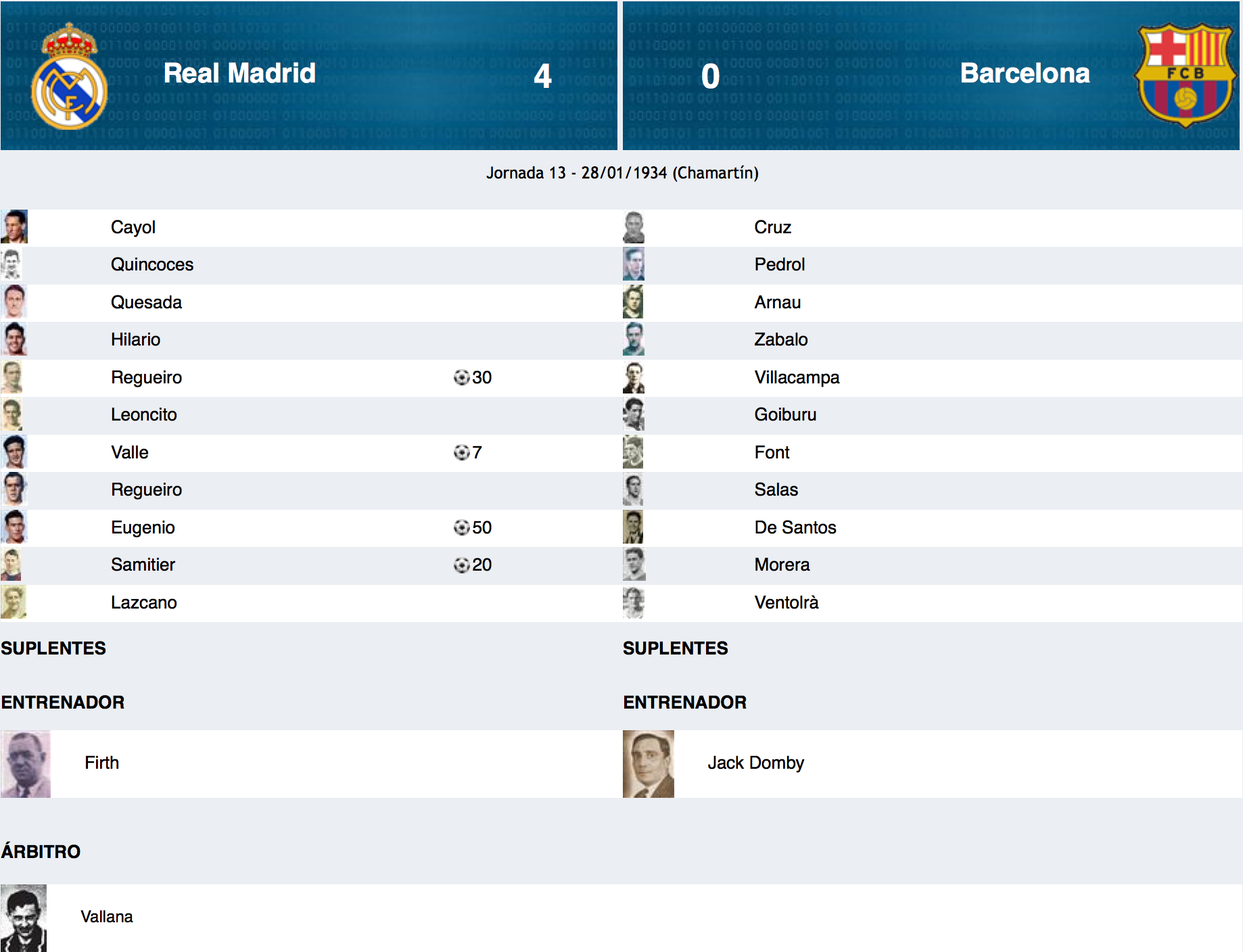Image resolution: width=1243 pixels, height=952 pixels.
Task: Click the Barcelona team name
Action: [1025, 74]
